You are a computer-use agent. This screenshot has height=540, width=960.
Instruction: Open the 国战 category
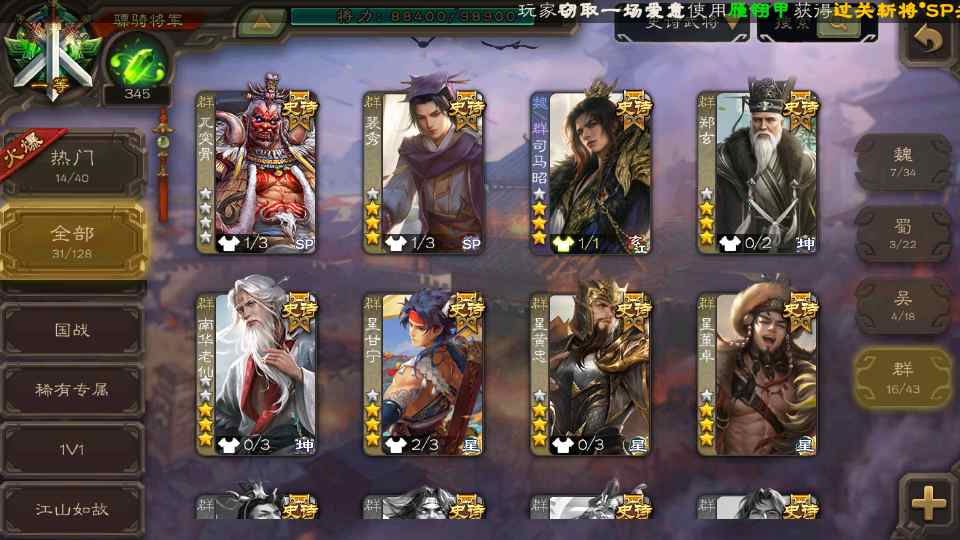click(72, 329)
